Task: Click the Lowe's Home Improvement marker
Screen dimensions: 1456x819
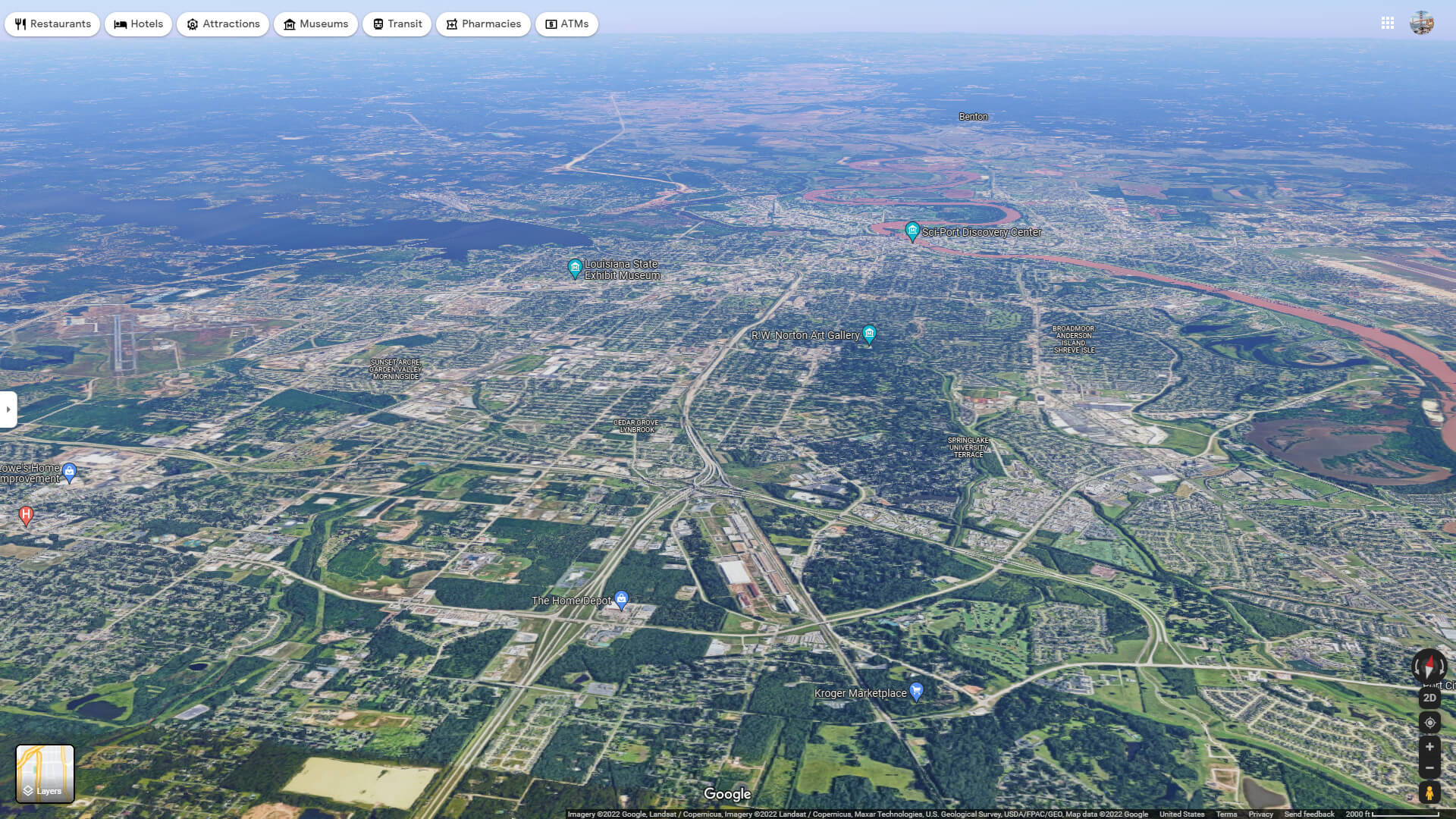Action: (69, 471)
